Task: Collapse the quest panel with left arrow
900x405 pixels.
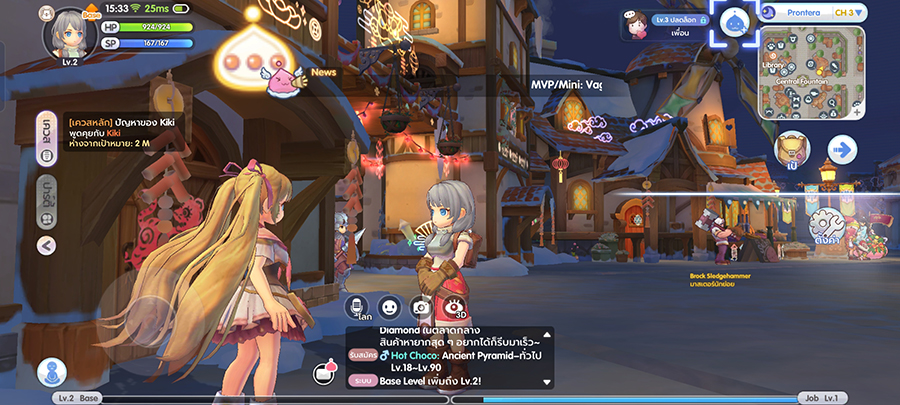Action: tap(46, 245)
